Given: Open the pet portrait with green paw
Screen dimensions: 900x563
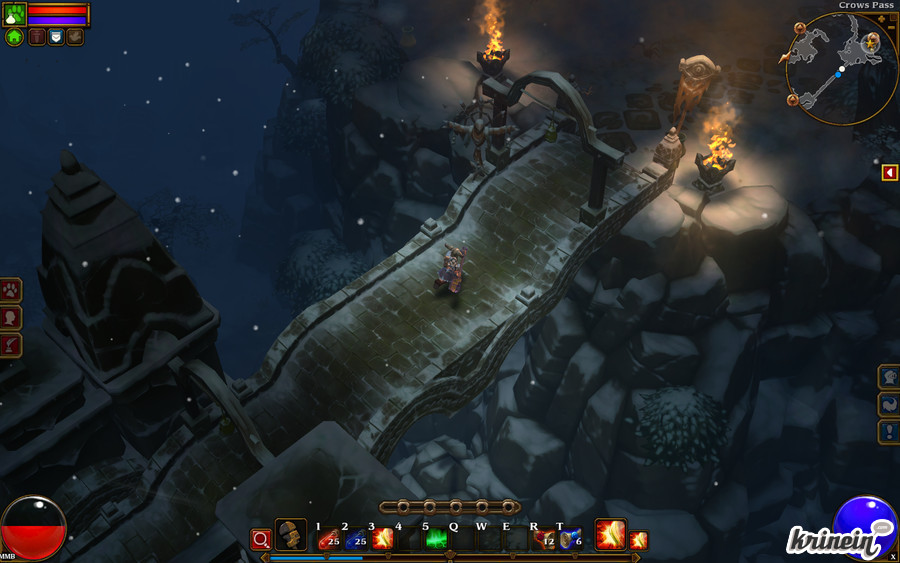Looking at the screenshot, I should pos(14,14).
